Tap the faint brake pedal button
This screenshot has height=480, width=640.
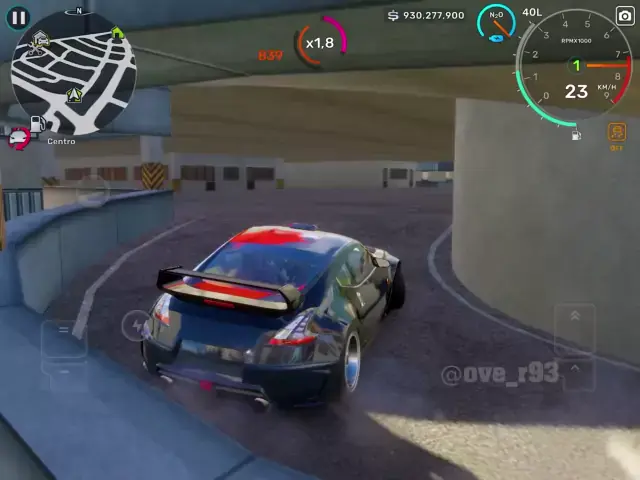pos(63,337)
